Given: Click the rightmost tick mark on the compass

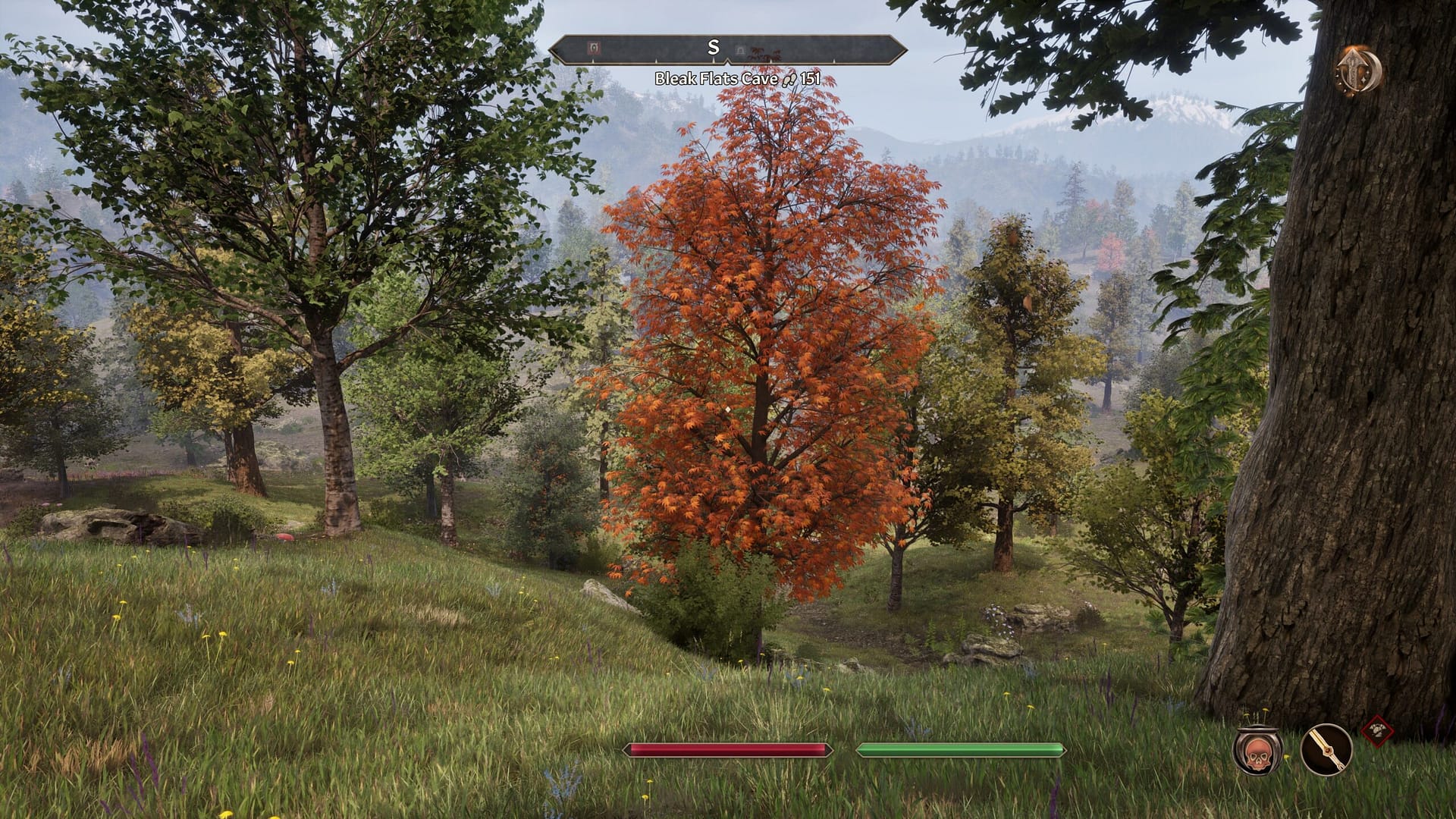Looking at the screenshot, I should 834,60.
